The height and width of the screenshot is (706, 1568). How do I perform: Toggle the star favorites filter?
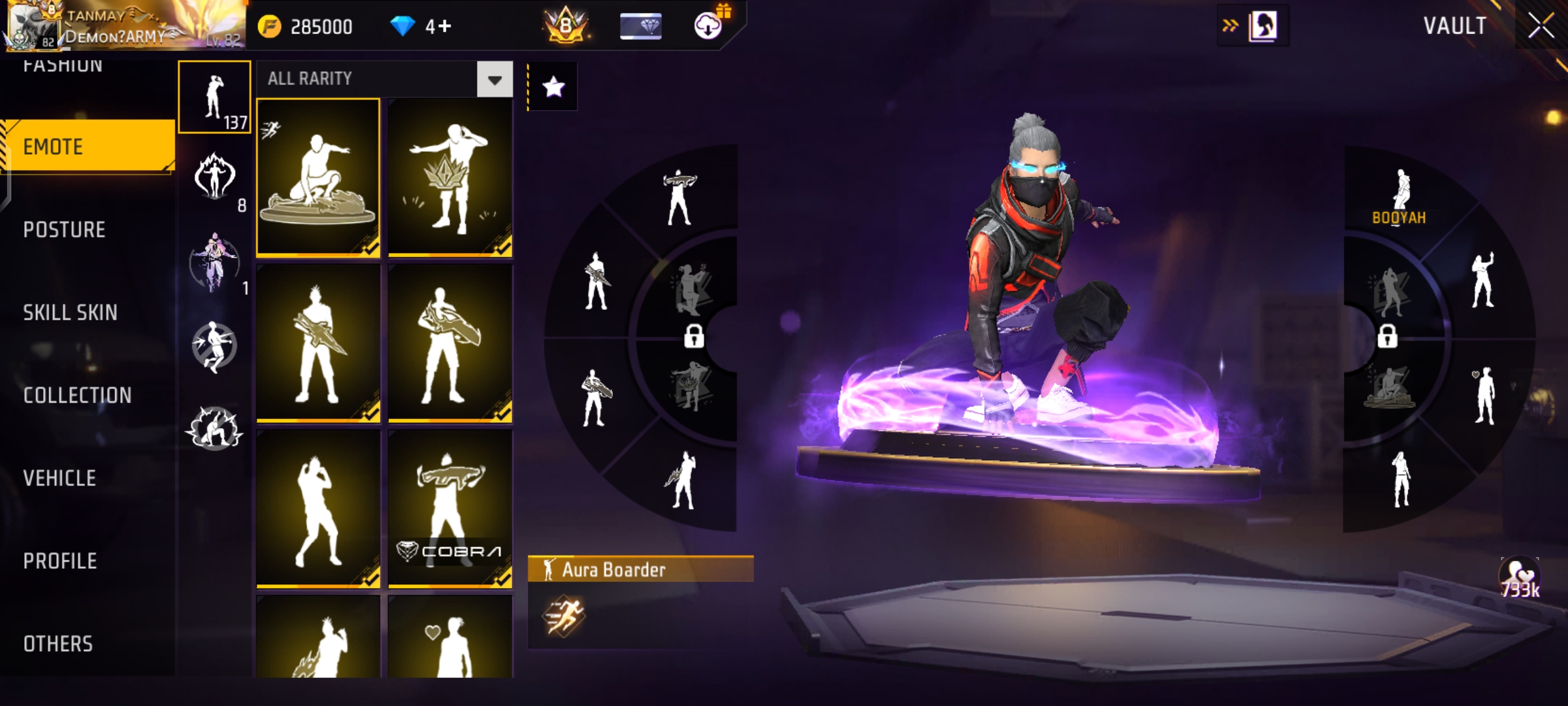click(553, 86)
